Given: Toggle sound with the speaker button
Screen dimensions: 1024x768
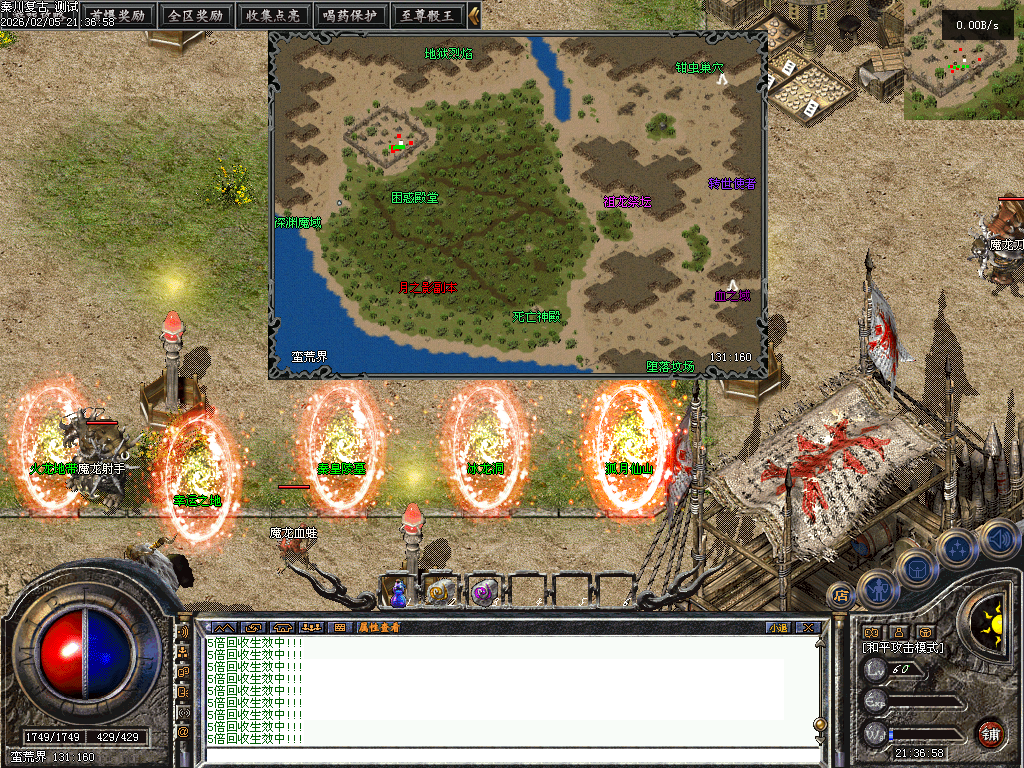Looking at the screenshot, I should 998,539.
